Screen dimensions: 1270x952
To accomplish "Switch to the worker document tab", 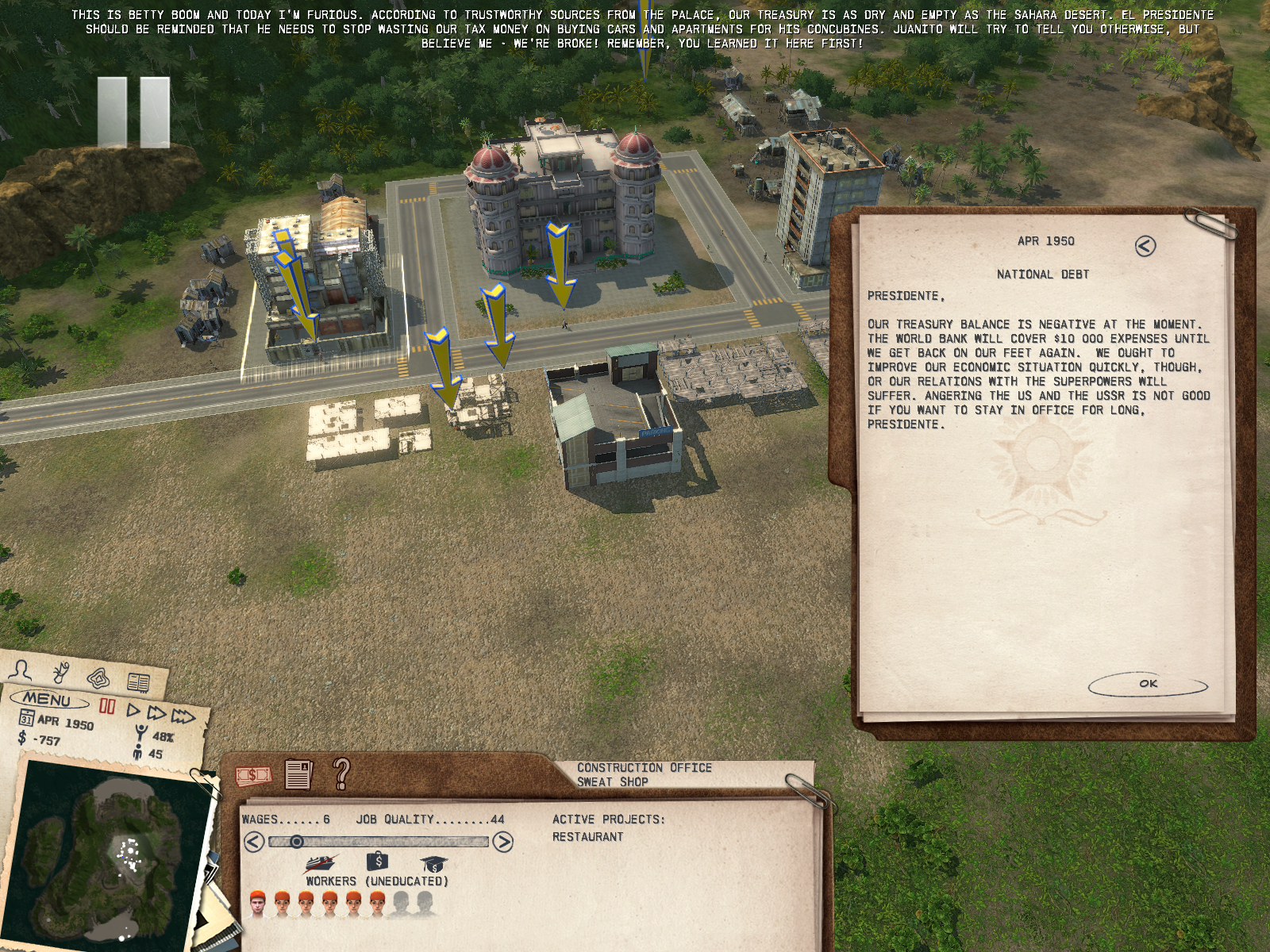I will pos(298,773).
